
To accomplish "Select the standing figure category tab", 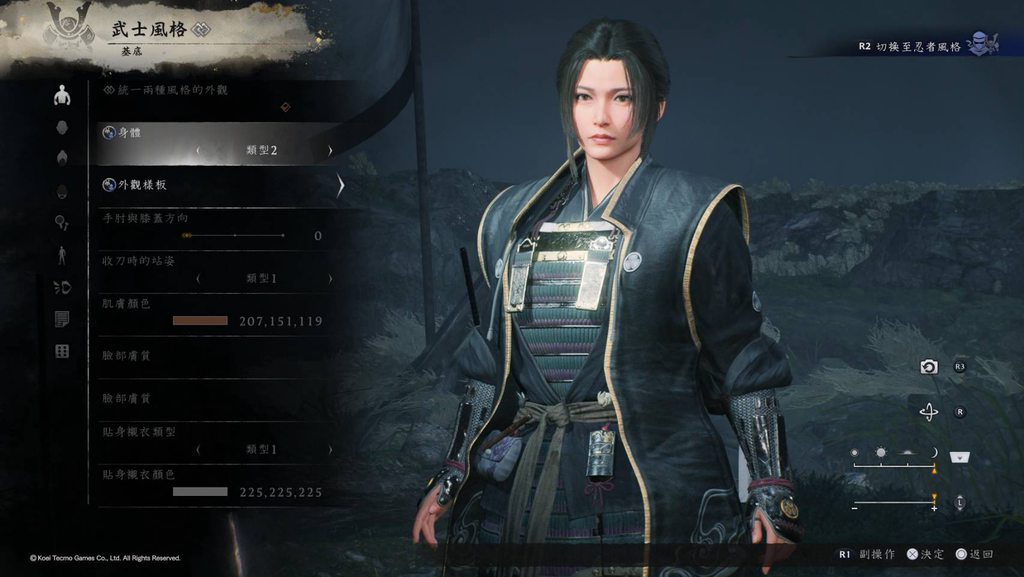I will (x=62, y=255).
